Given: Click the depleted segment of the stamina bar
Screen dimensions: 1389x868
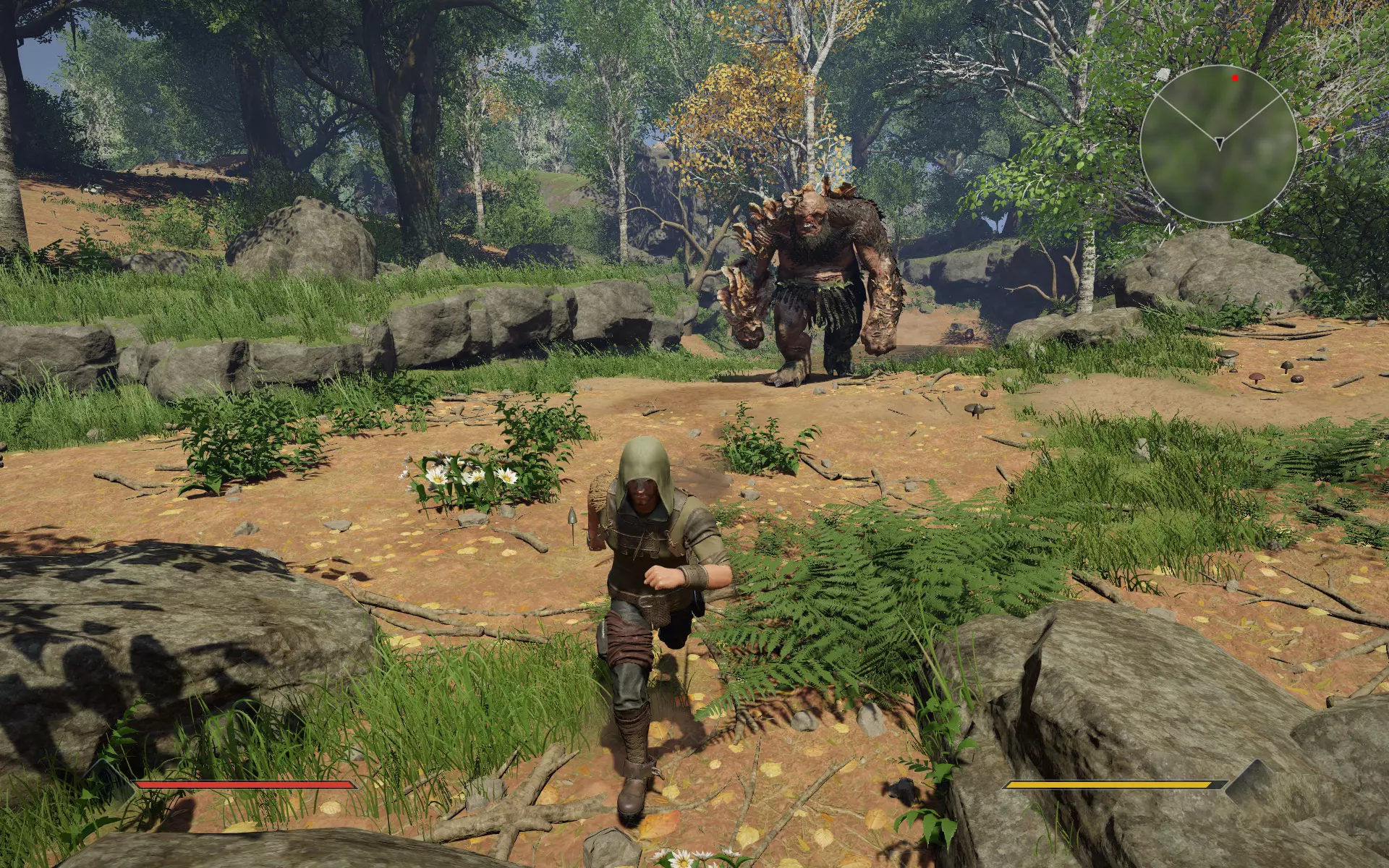Looking at the screenshot, I should [x=1217, y=784].
